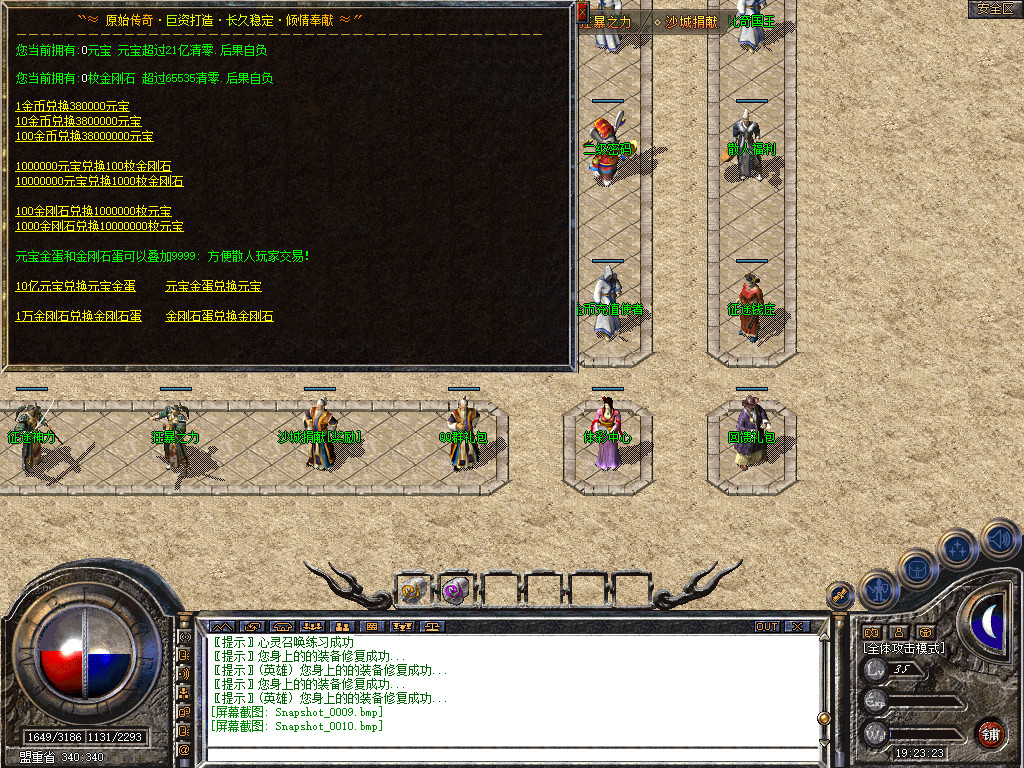
Task: Use the gold scroll item in the belt
Action: (412, 590)
